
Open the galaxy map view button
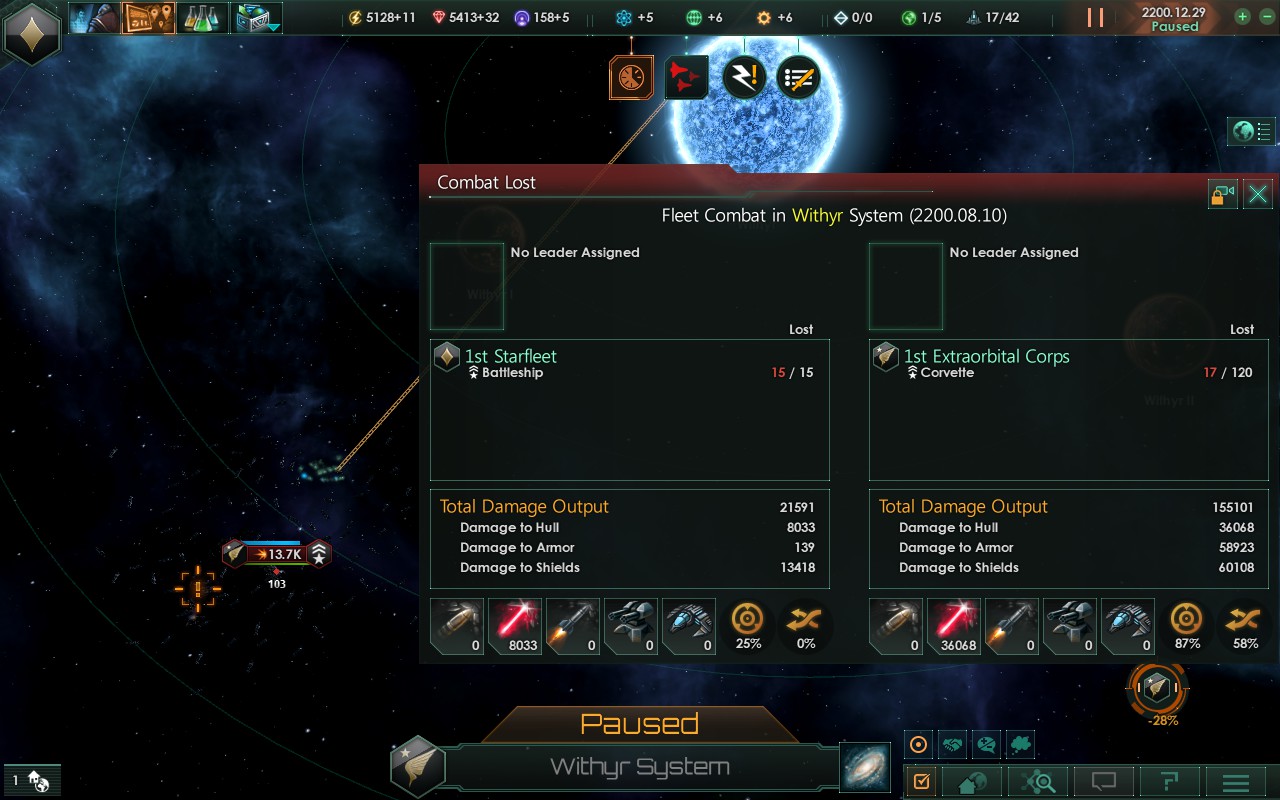tap(861, 766)
